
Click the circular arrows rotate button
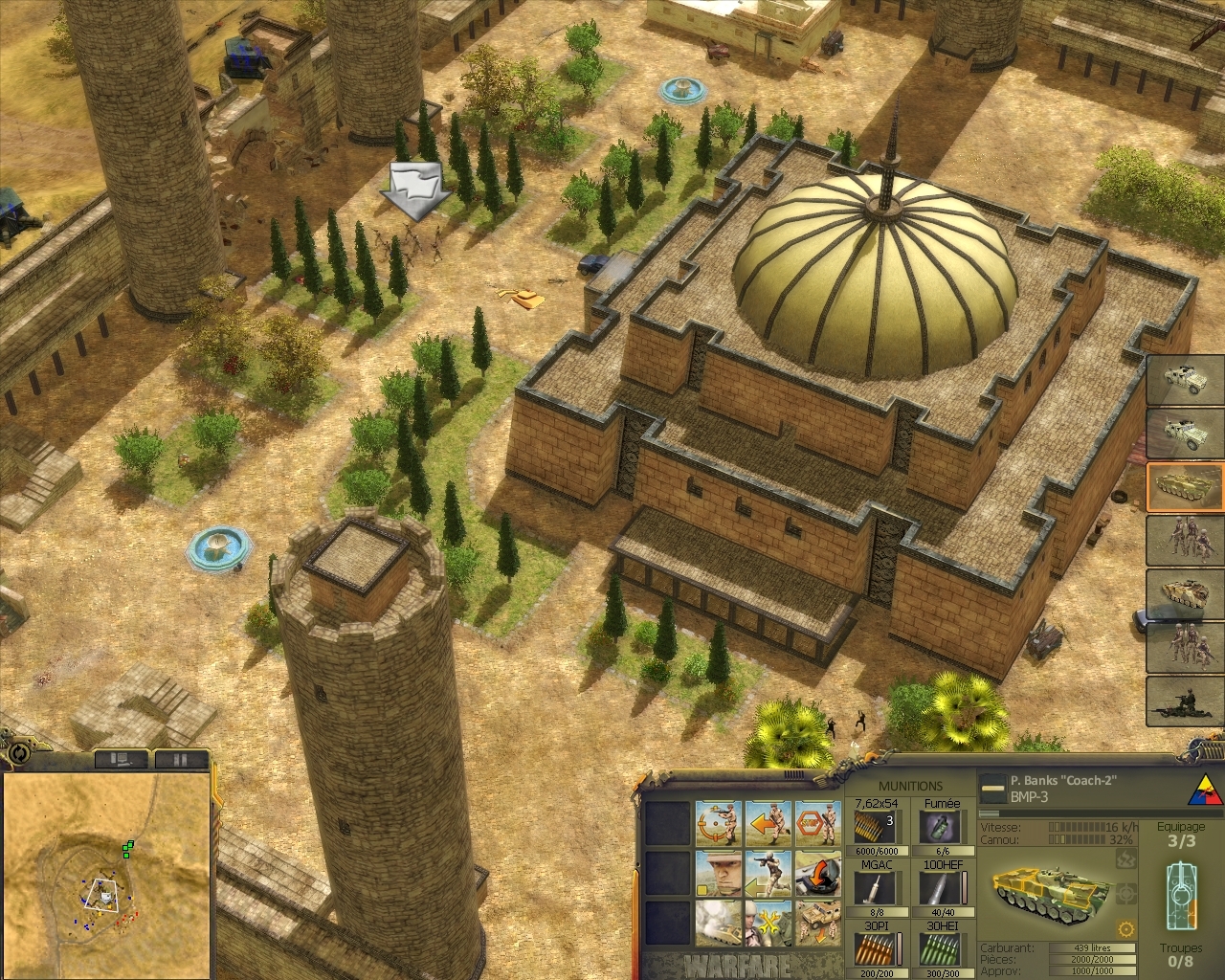[x=19, y=753]
